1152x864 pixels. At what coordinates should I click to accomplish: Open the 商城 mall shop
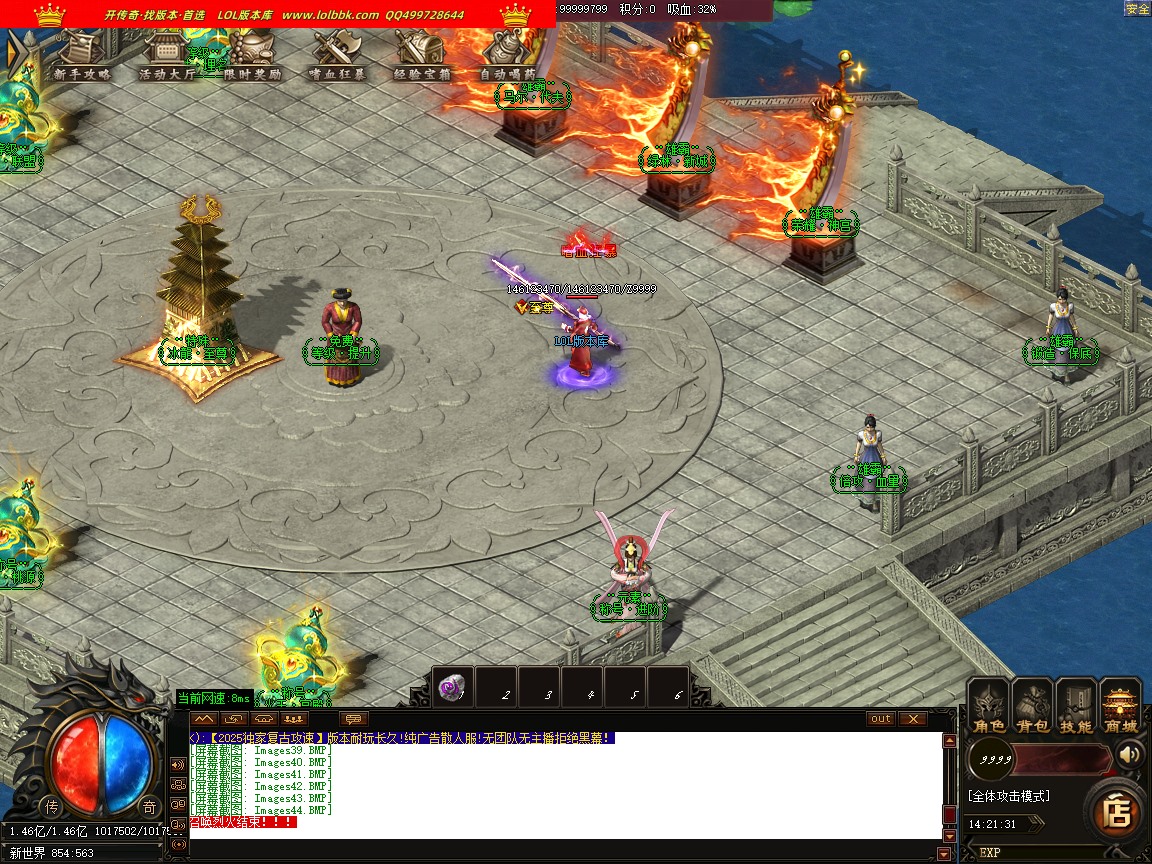coord(1120,708)
